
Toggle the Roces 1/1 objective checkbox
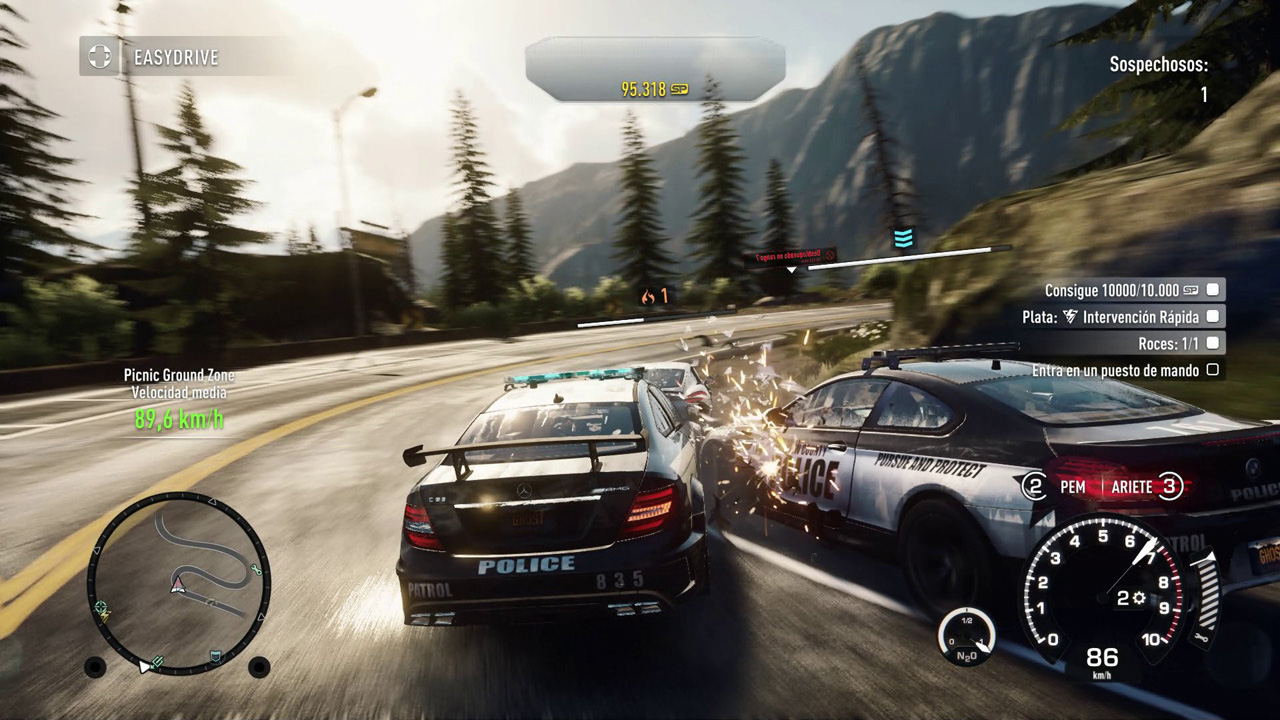[x=1213, y=343]
